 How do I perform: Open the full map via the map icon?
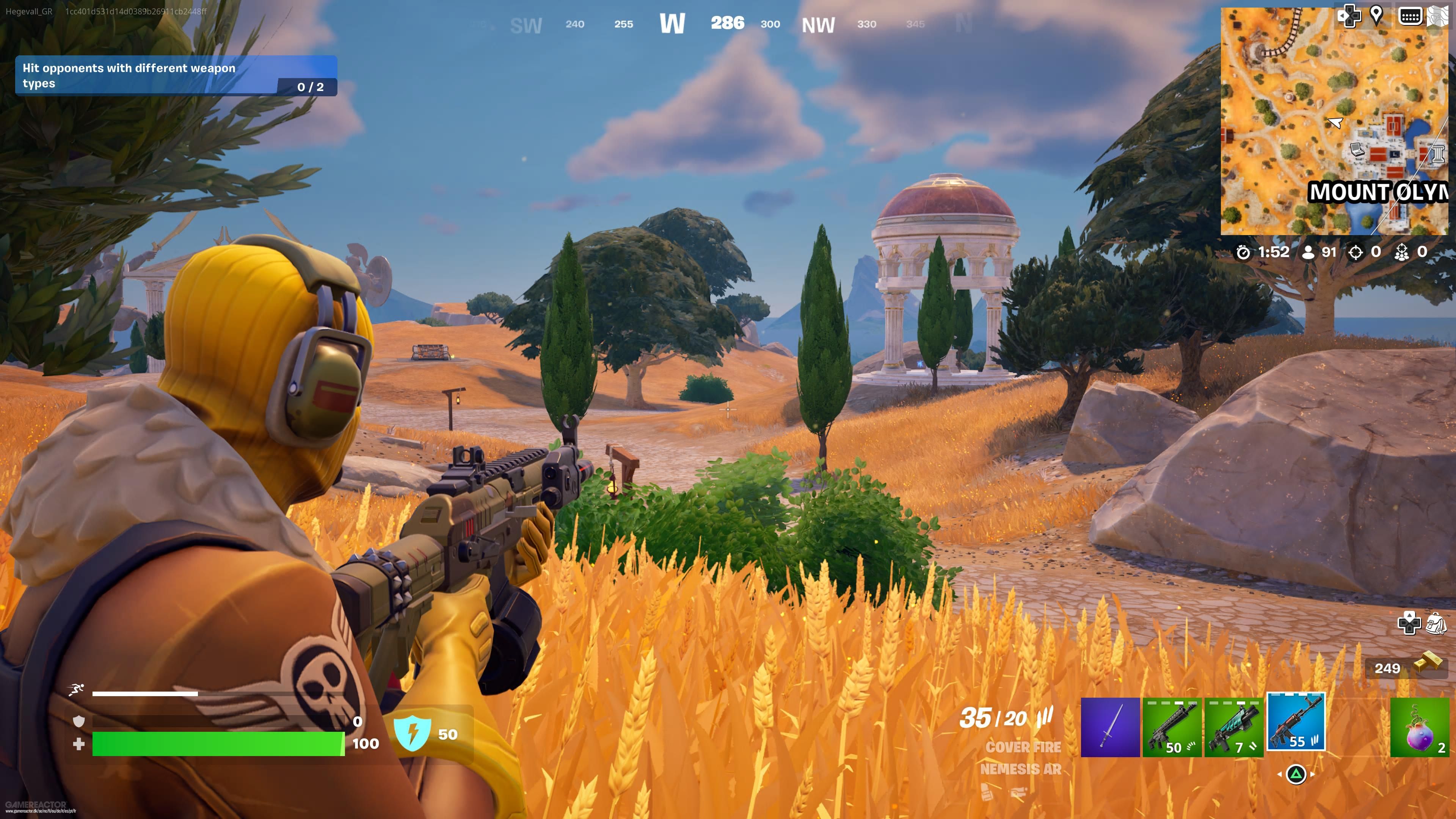pos(1439,16)
